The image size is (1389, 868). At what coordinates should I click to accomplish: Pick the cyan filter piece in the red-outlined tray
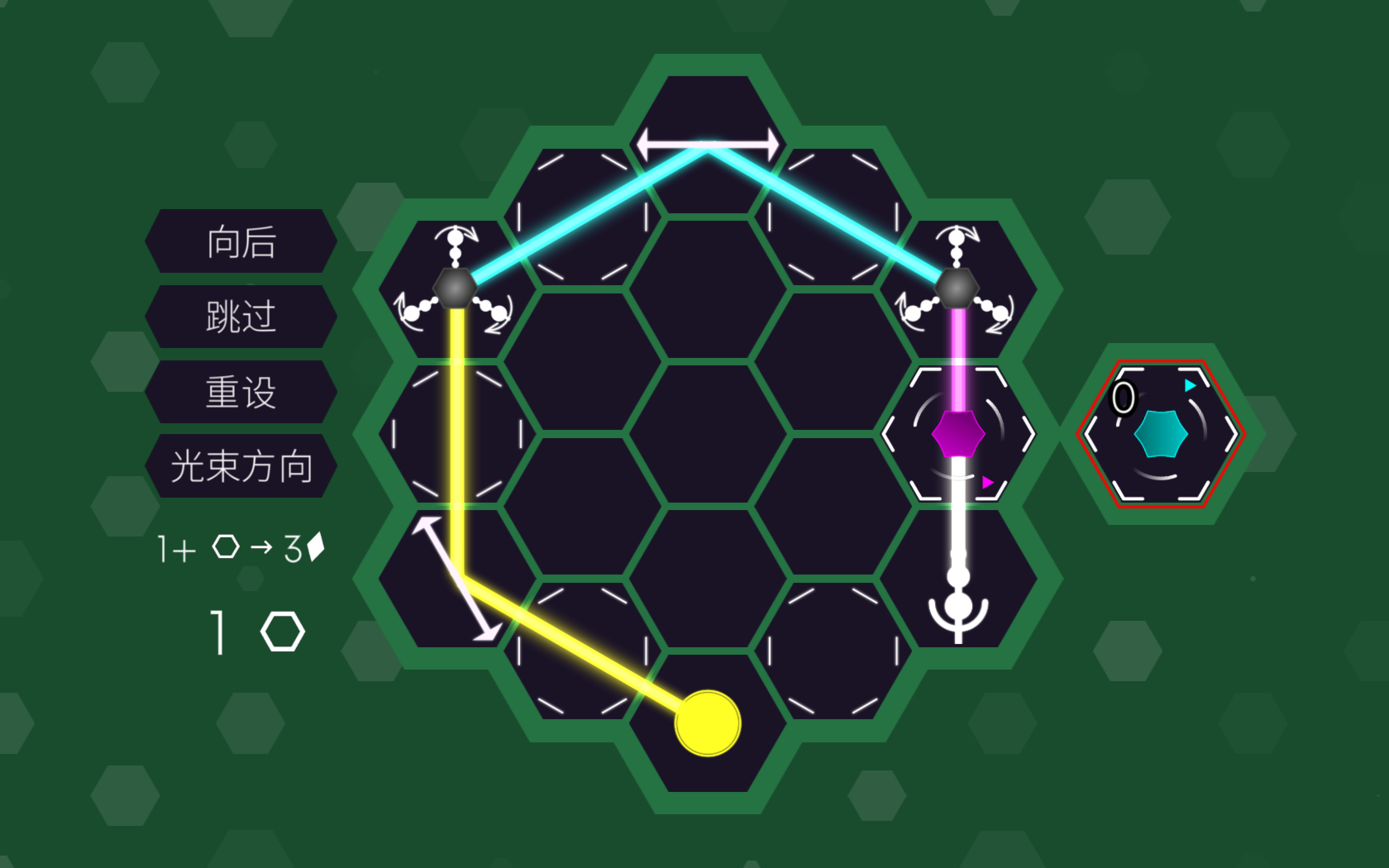(x=1160, y=434)
